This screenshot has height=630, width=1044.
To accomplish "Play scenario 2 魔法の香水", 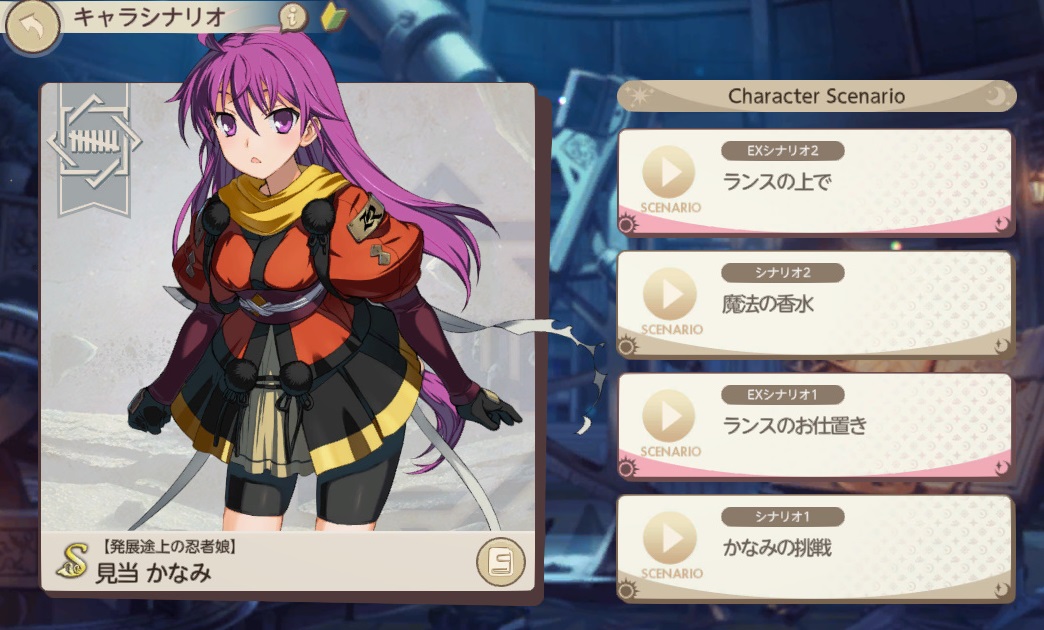I will tap(669, 296).
